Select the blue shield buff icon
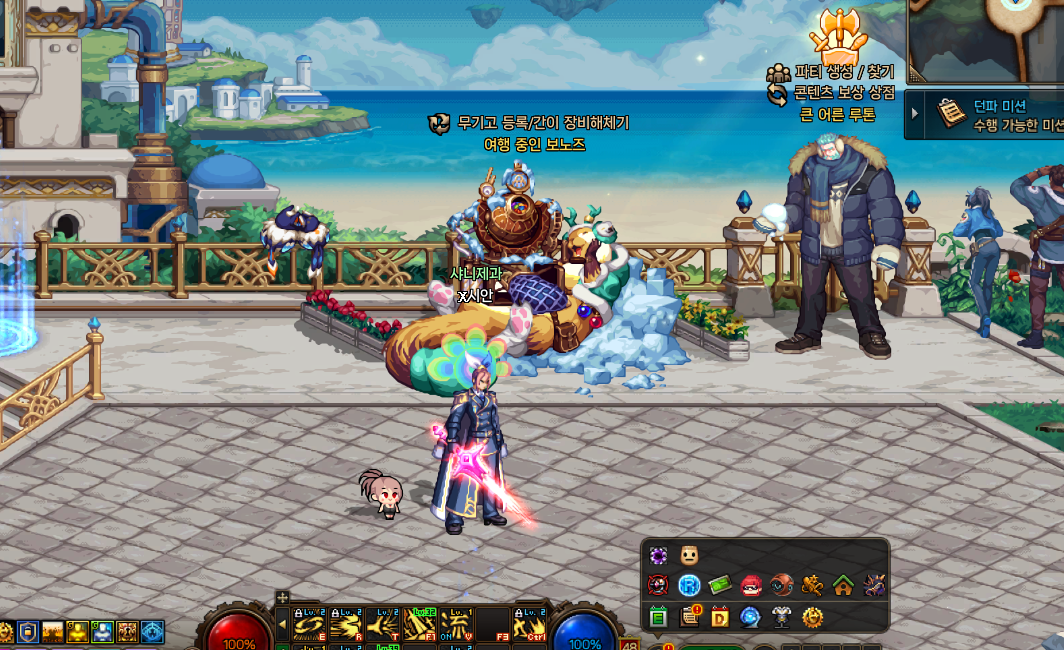This screenshot has width=1064, height=650. tap(28, 632)
